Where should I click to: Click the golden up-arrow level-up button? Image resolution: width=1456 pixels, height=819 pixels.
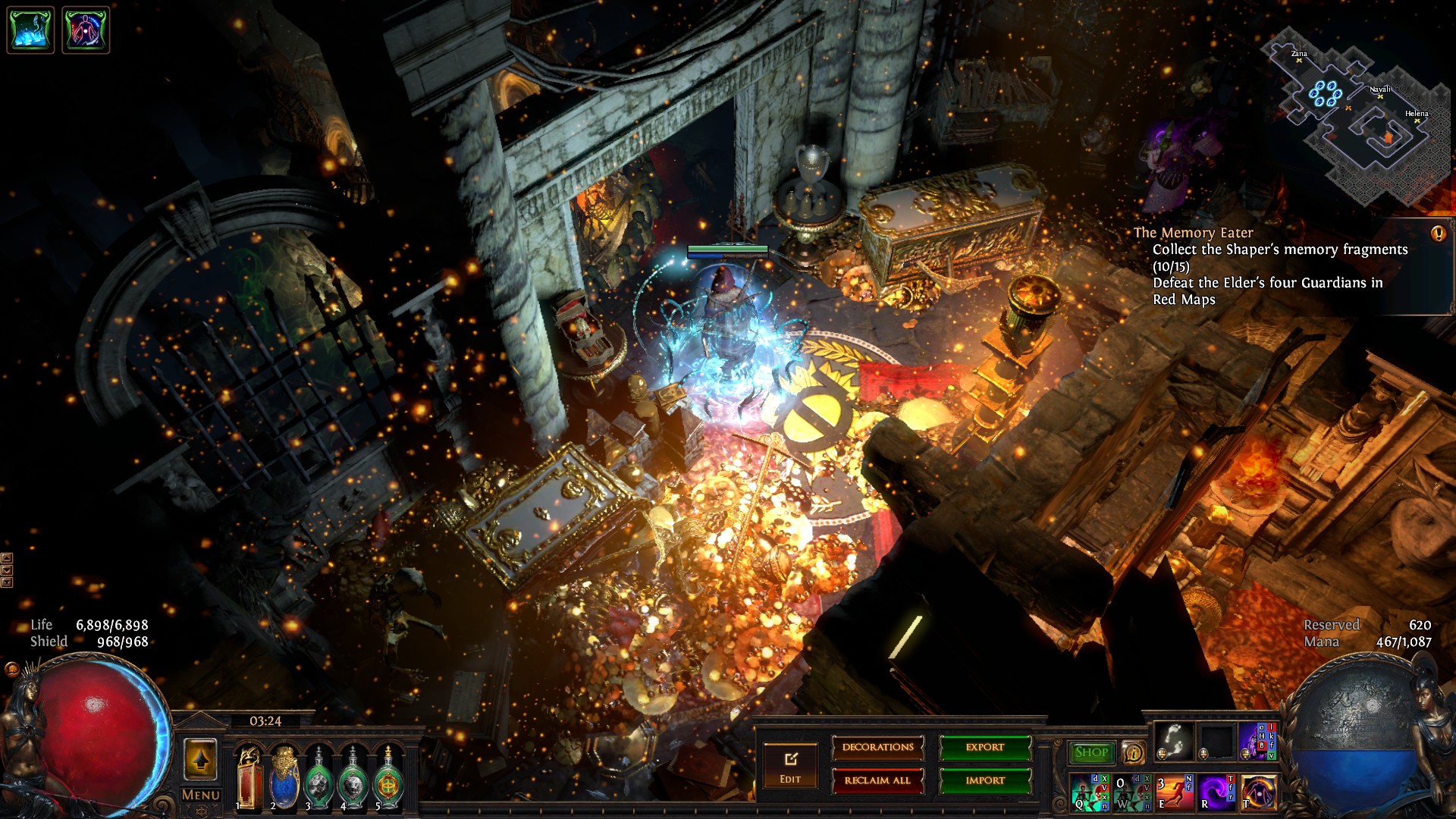pos(201,759)
